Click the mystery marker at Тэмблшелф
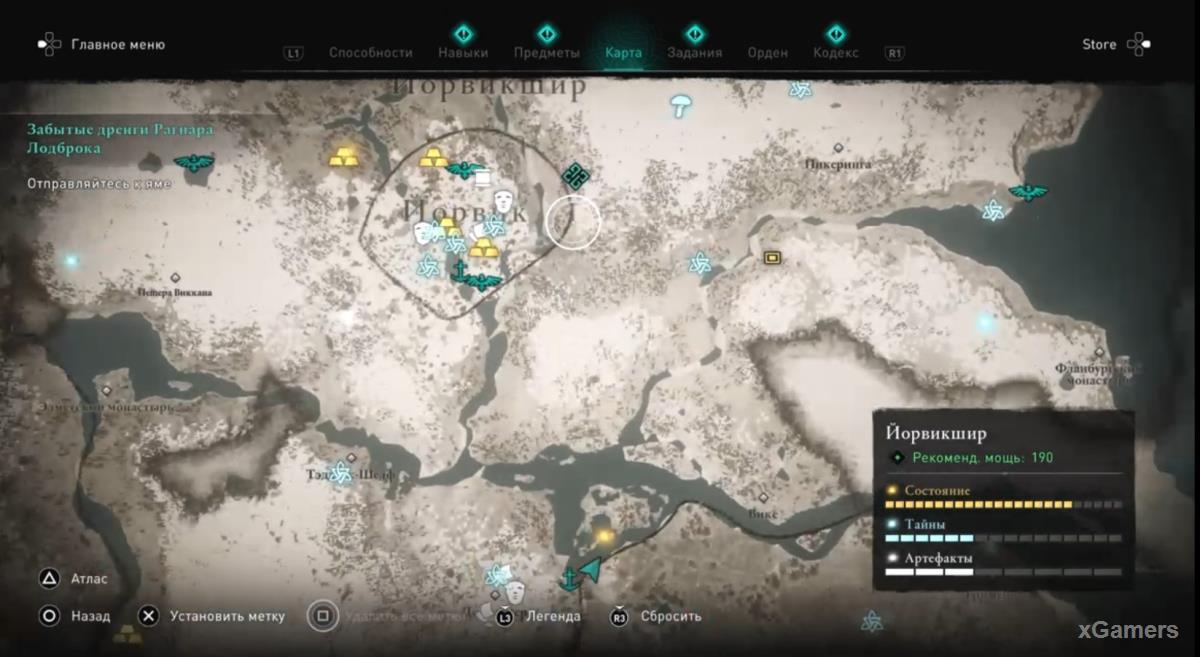 point(342,472)
